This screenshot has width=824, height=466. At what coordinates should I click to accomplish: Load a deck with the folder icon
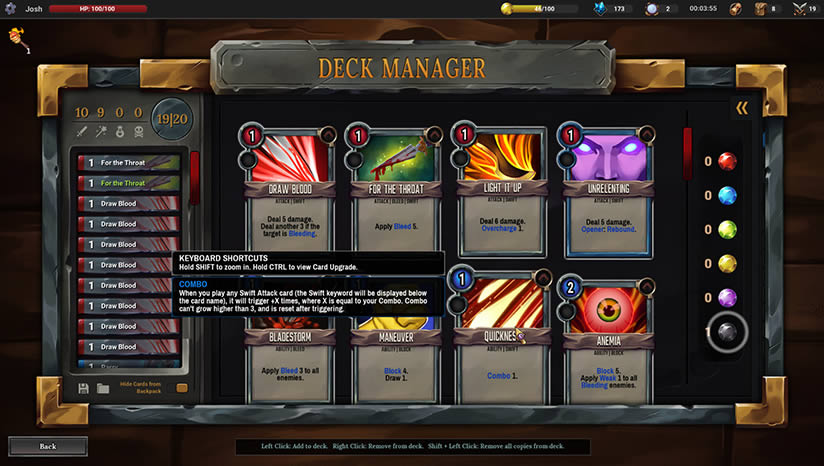click(x=103, y=388)
